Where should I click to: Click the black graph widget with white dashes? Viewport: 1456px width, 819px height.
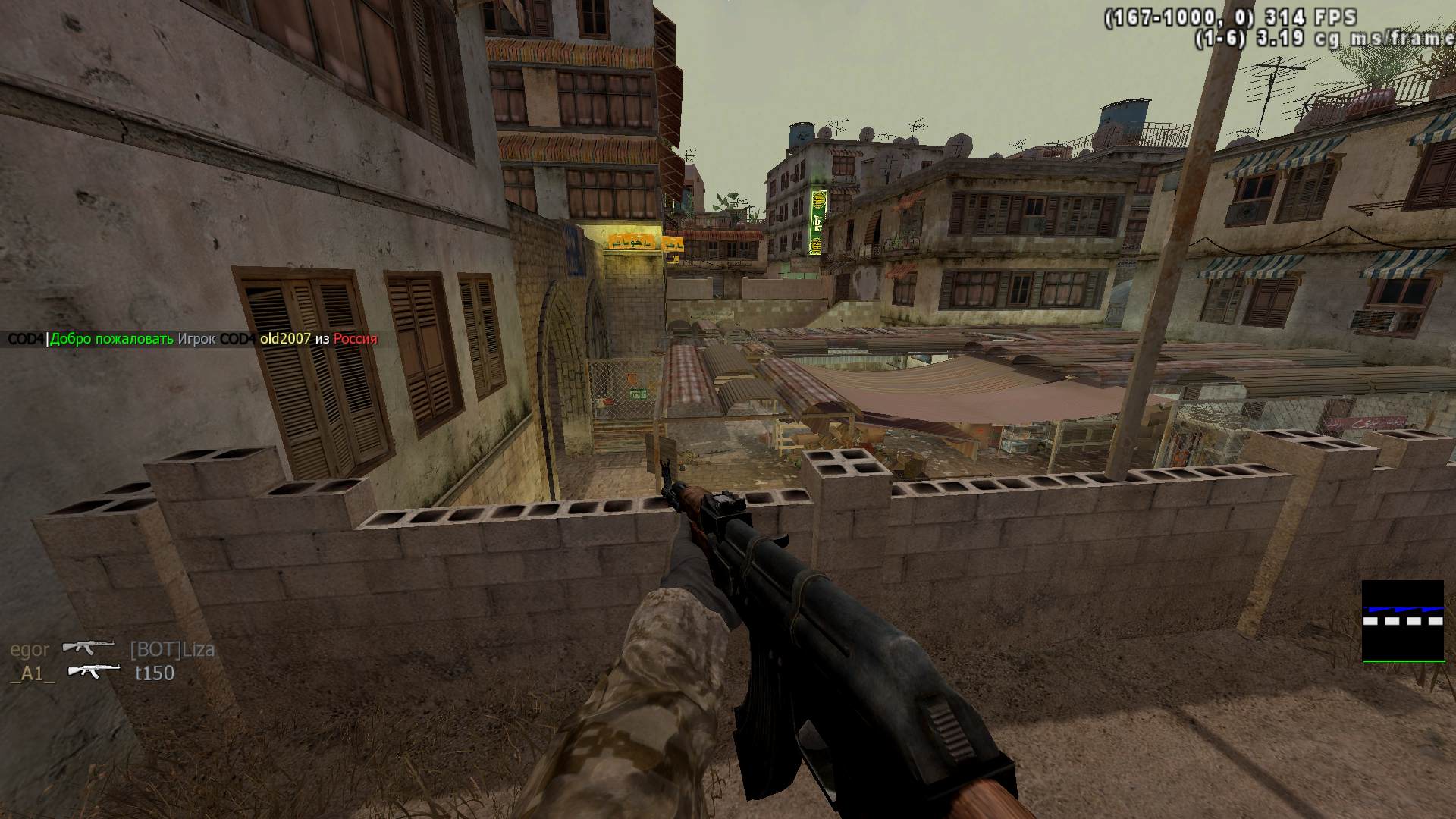pyautogui.click(x=1402, y=620)
